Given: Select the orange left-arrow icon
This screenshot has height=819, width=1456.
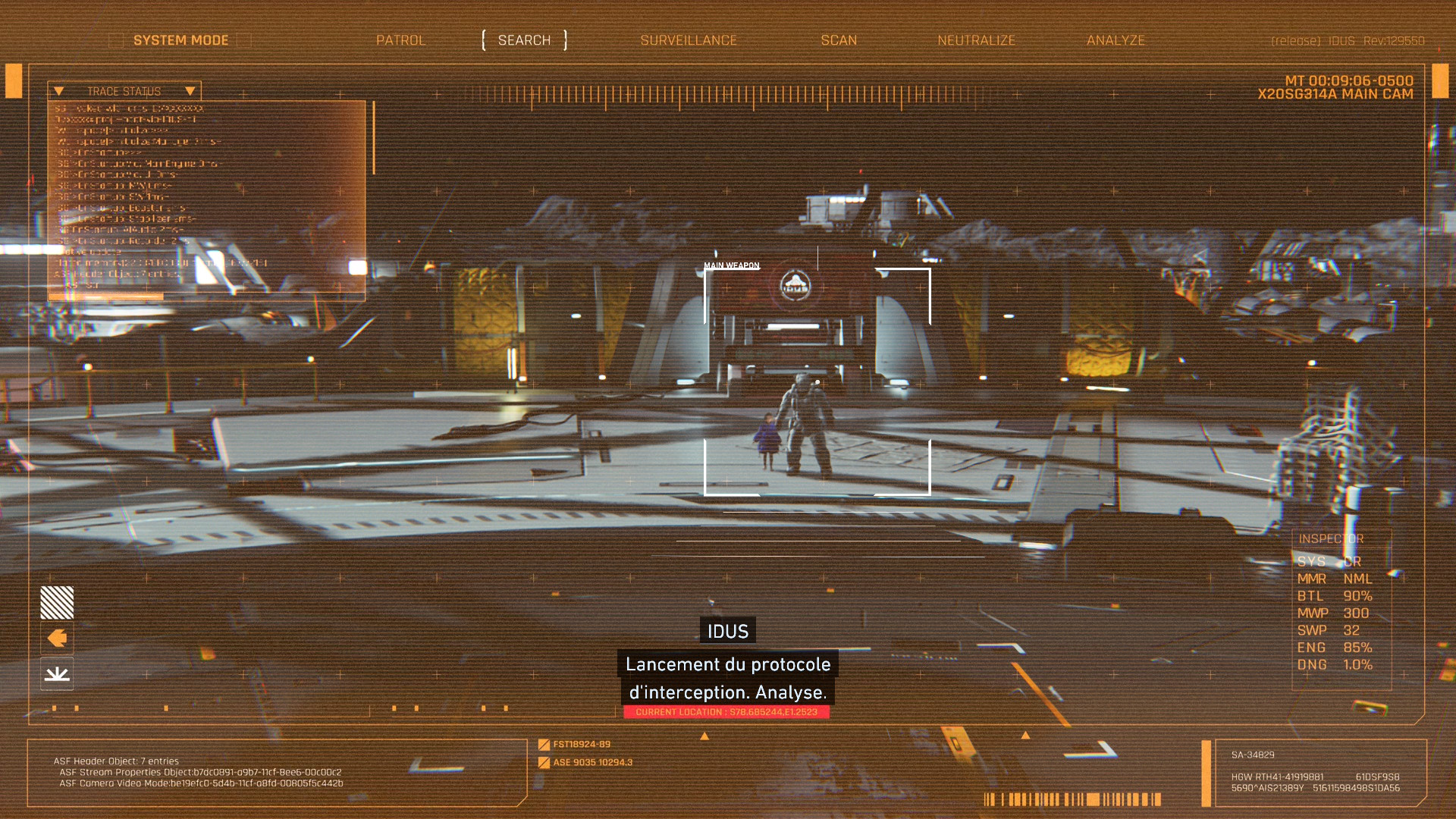Looking at the screenshot, I should [x=57, y=639].
